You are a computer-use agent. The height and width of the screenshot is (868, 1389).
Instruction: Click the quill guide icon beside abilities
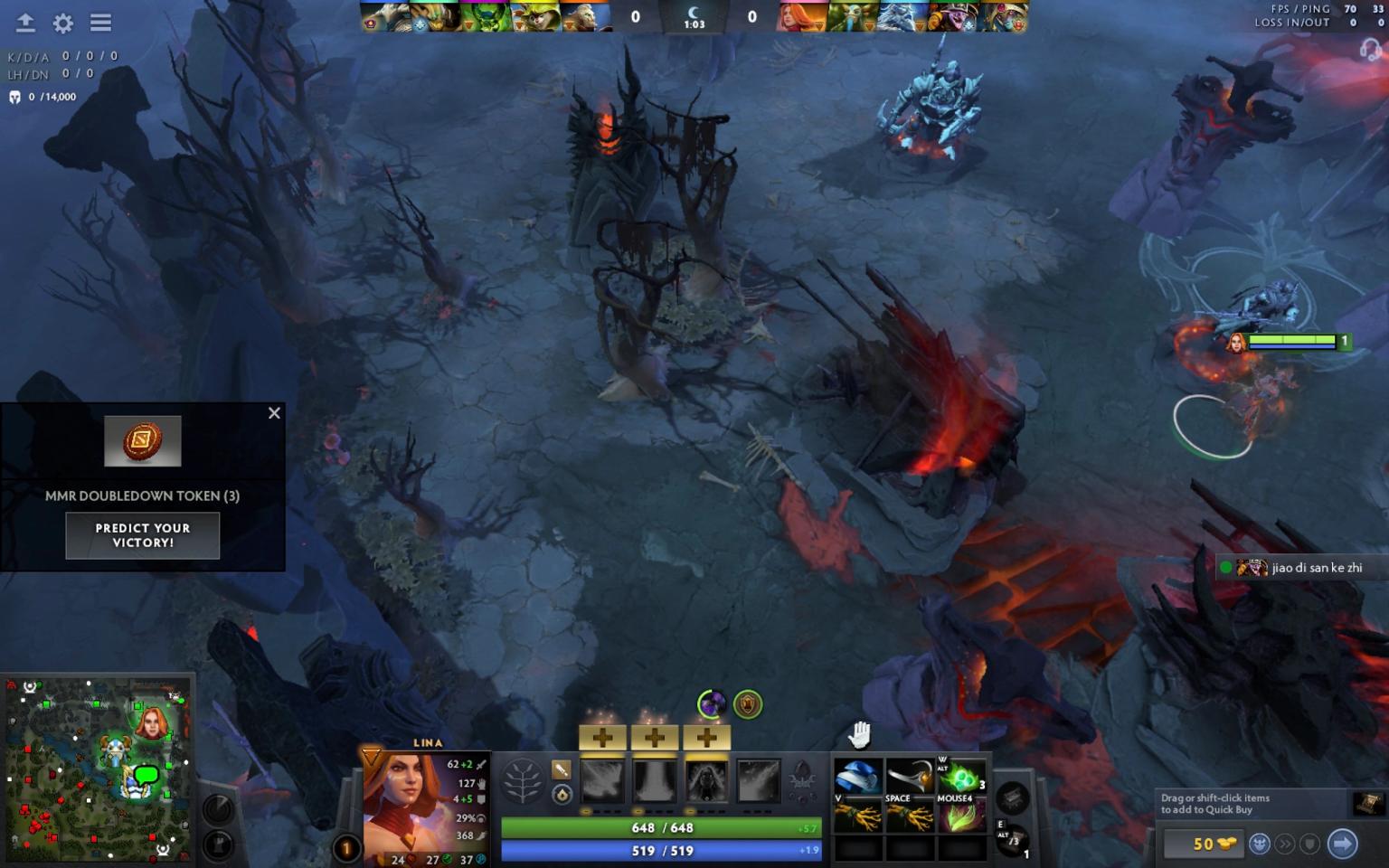(561, 770)
